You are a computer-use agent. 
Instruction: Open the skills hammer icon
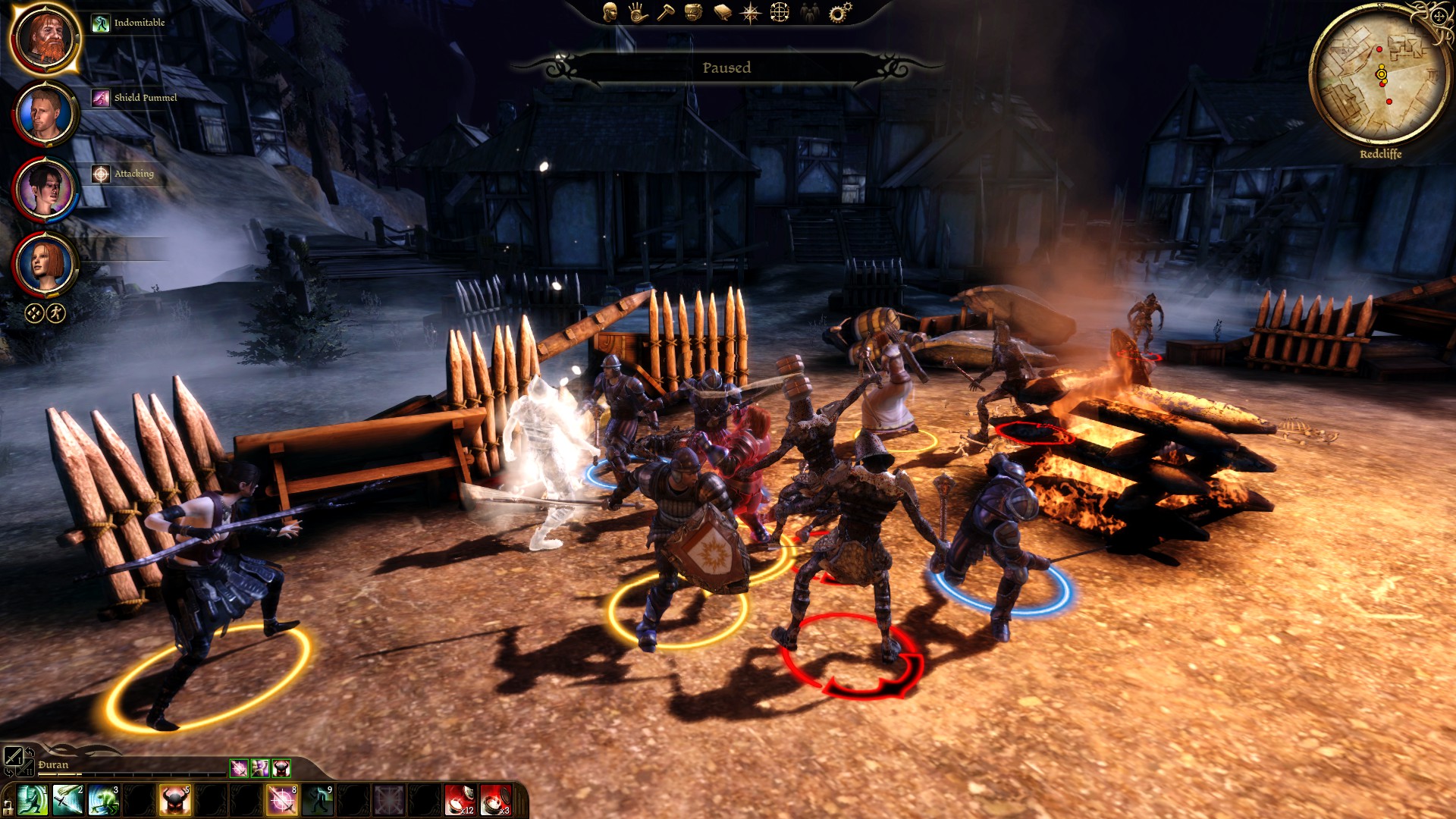click(x=666, y=12)
